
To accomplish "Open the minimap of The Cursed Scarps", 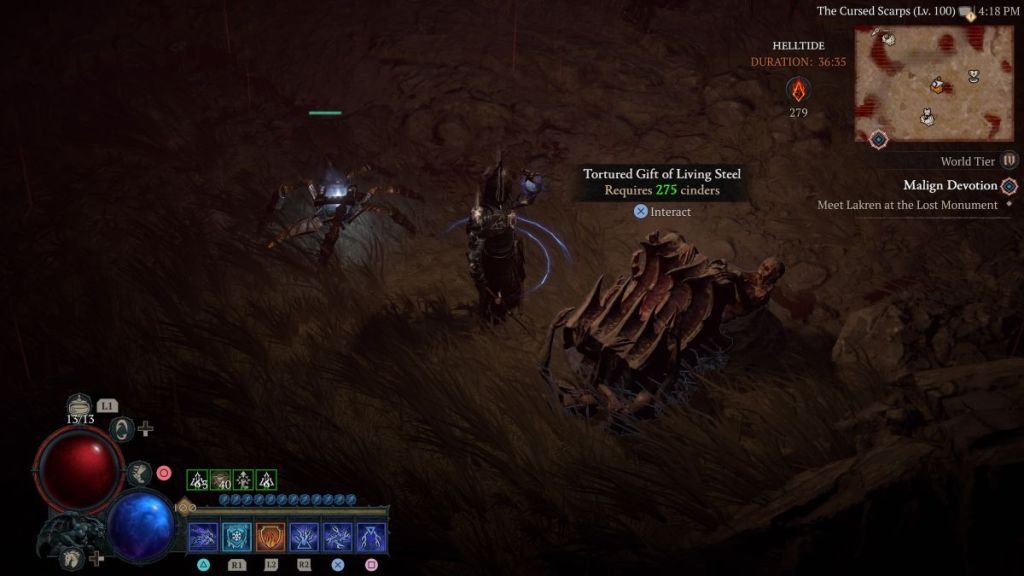I will 935,84.
